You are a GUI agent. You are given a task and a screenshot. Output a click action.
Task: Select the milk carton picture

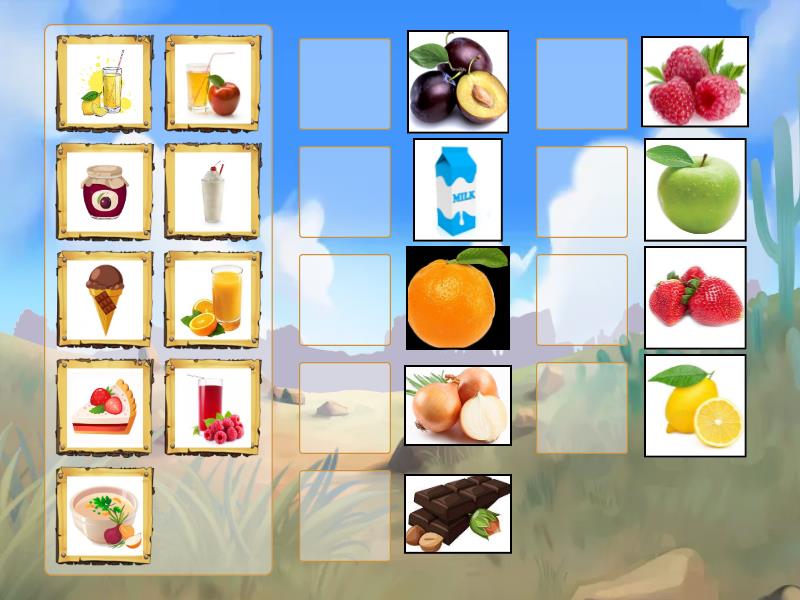458,190
